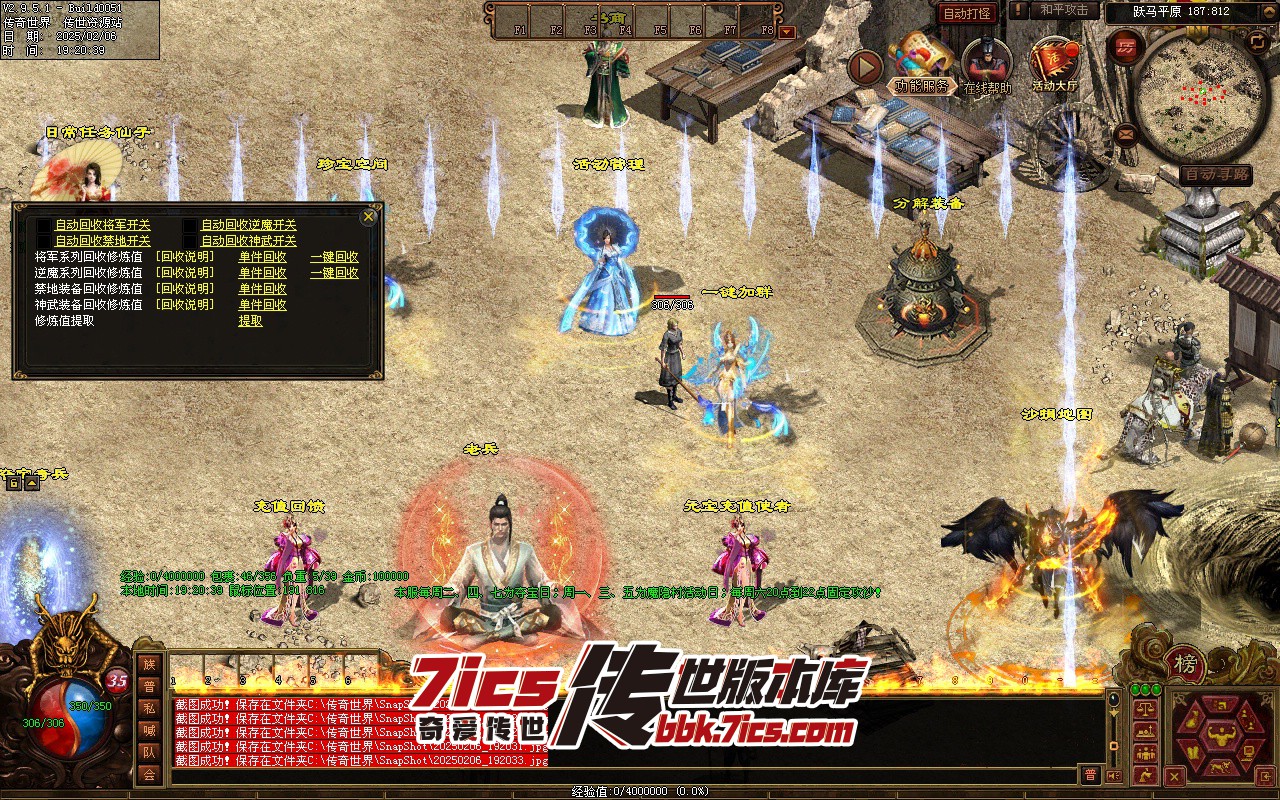Close the equipment recycle panel

tap(369, 216)
